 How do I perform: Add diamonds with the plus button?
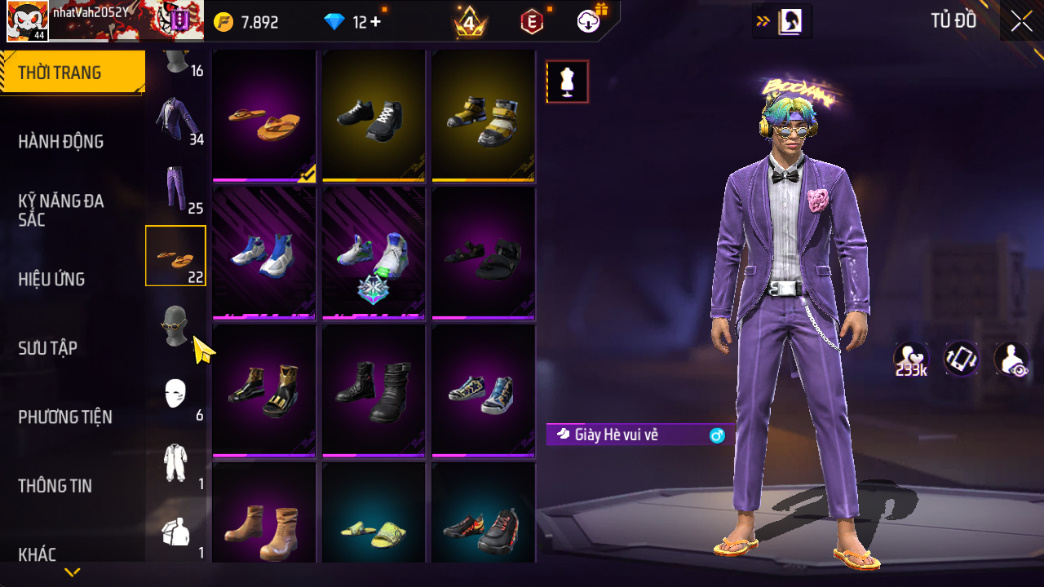[x=376, y=22]
